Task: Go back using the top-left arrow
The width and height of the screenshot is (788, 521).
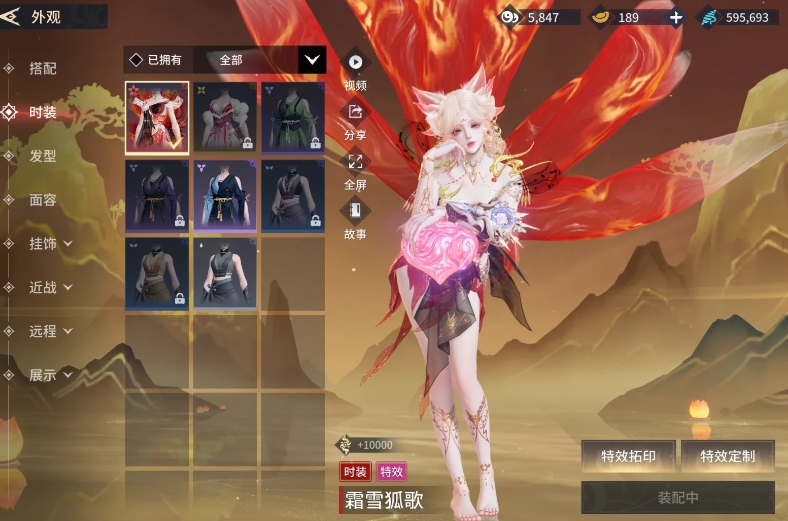Action: click(x=12, y=17)
